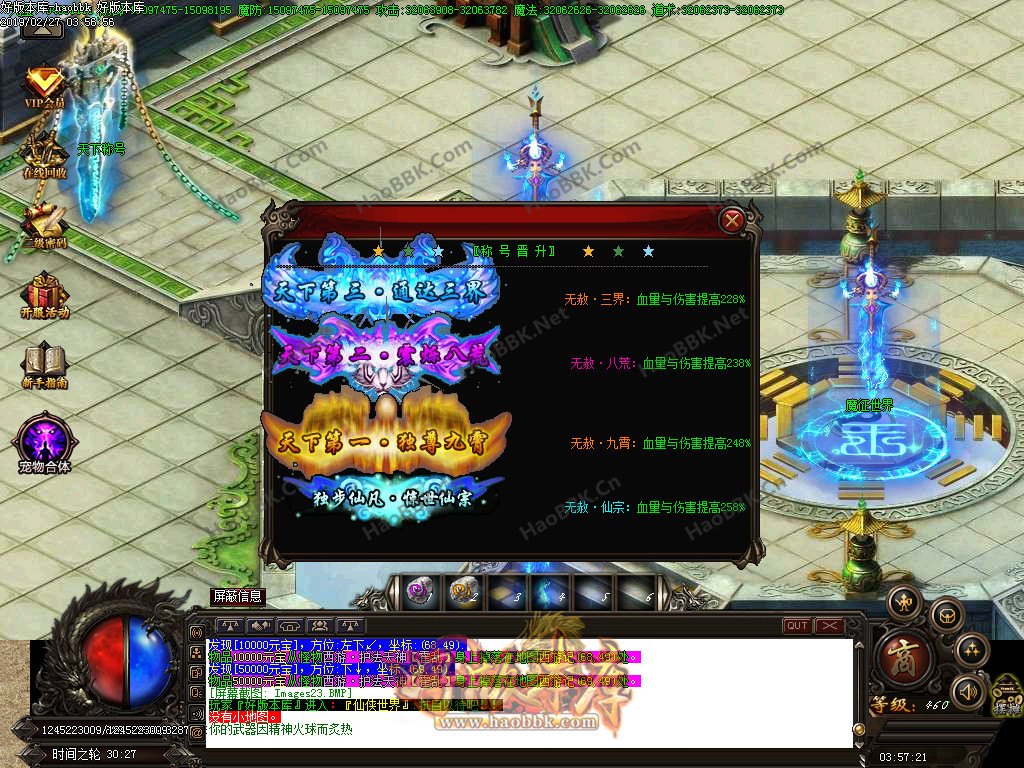This screenshot has height=768, width=1024.
Task: Open the 新手指南 guide book
Action: [44, 364]
